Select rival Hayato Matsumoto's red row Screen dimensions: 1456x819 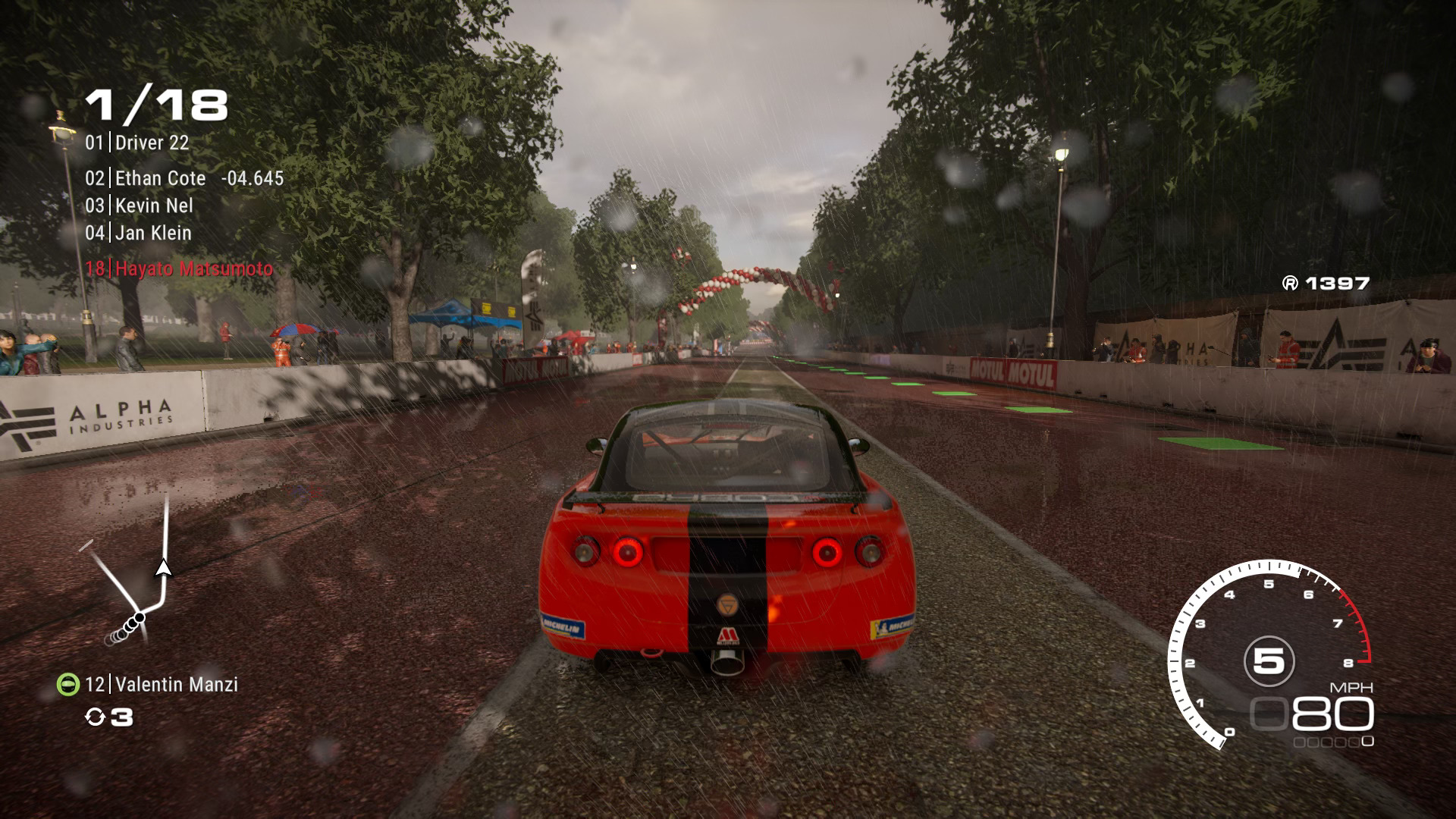179,268
